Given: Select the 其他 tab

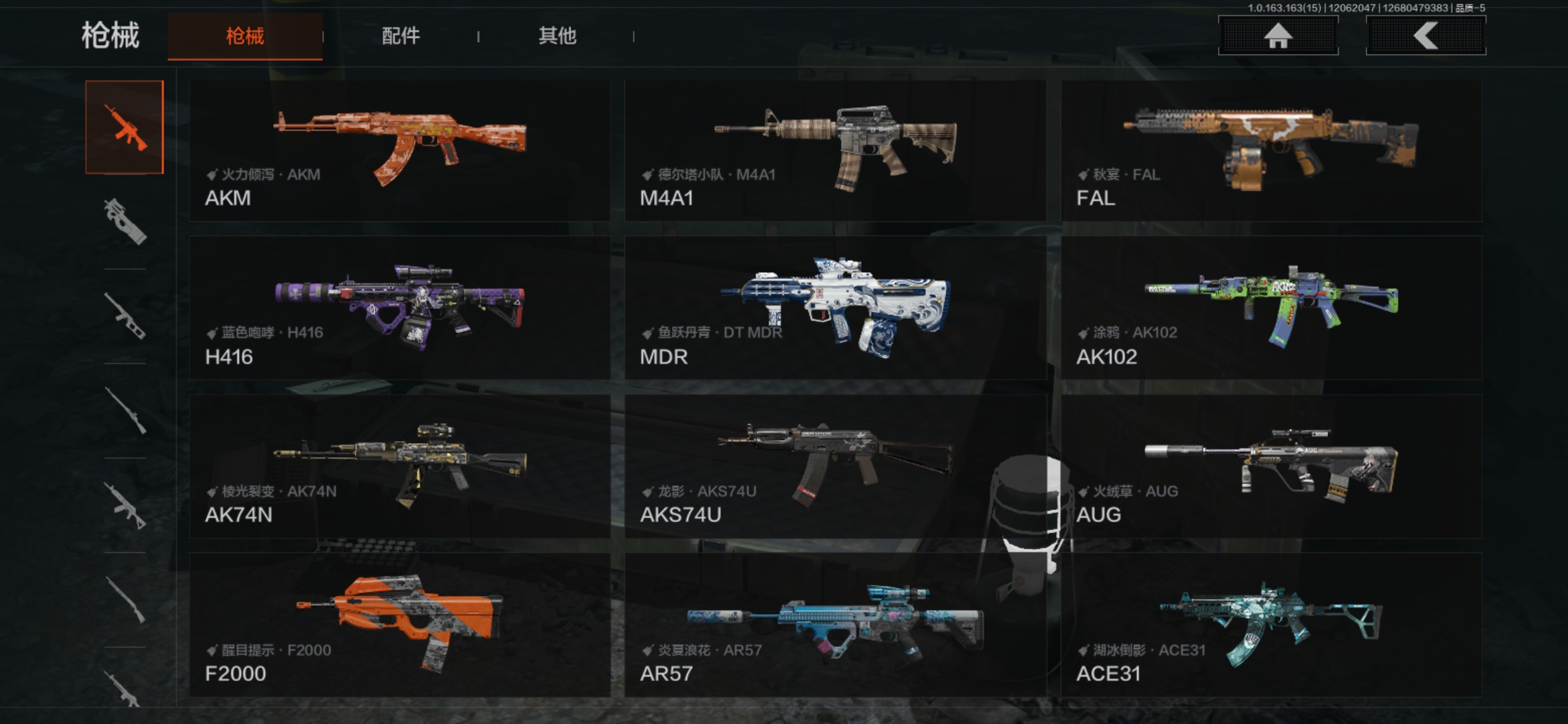Looking at the screenshot, I should click(x=557, y=36).
